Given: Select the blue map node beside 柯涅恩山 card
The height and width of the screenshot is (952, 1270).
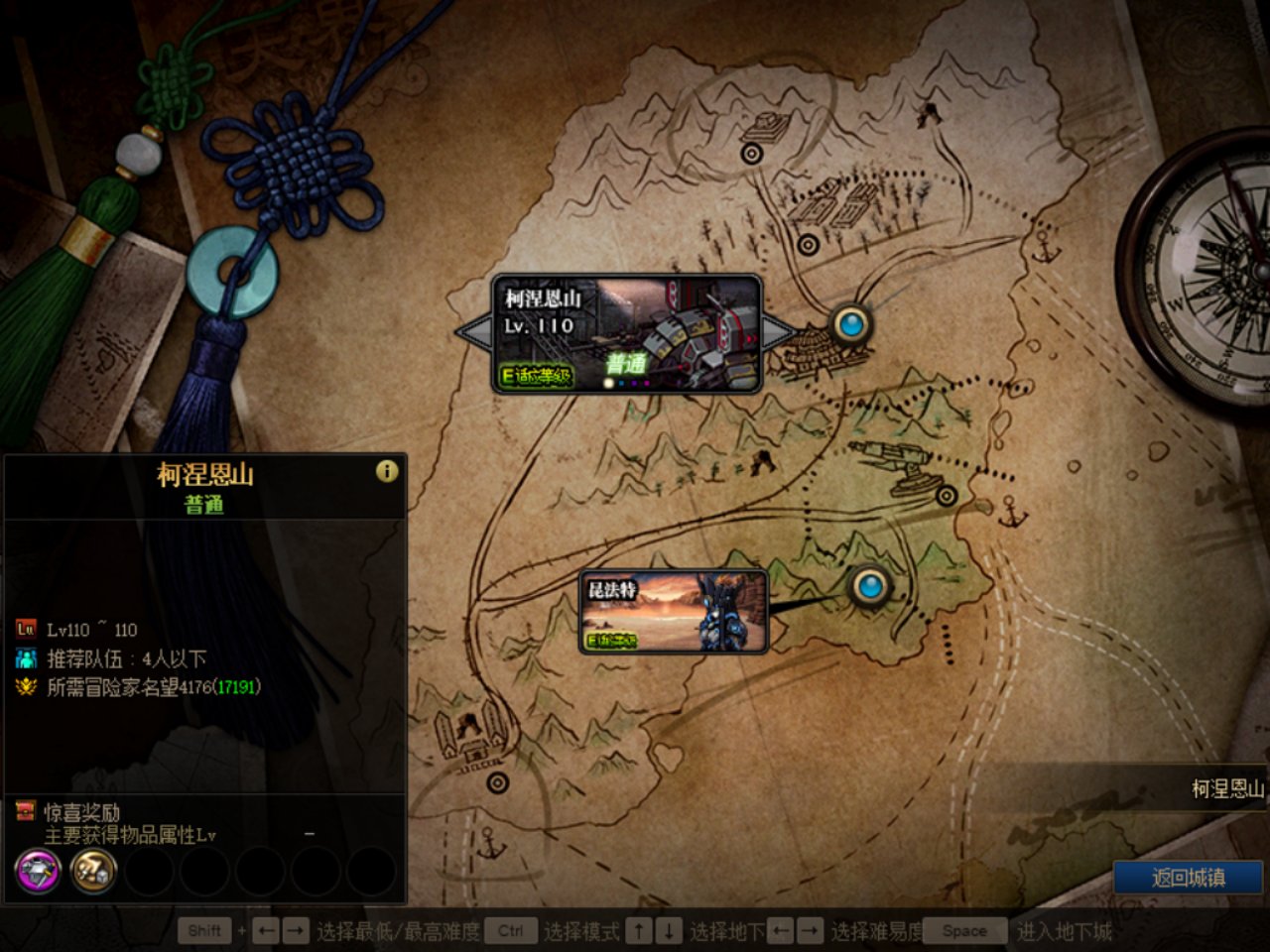Looking at the screenshot, I should click(x=850, y=323).
